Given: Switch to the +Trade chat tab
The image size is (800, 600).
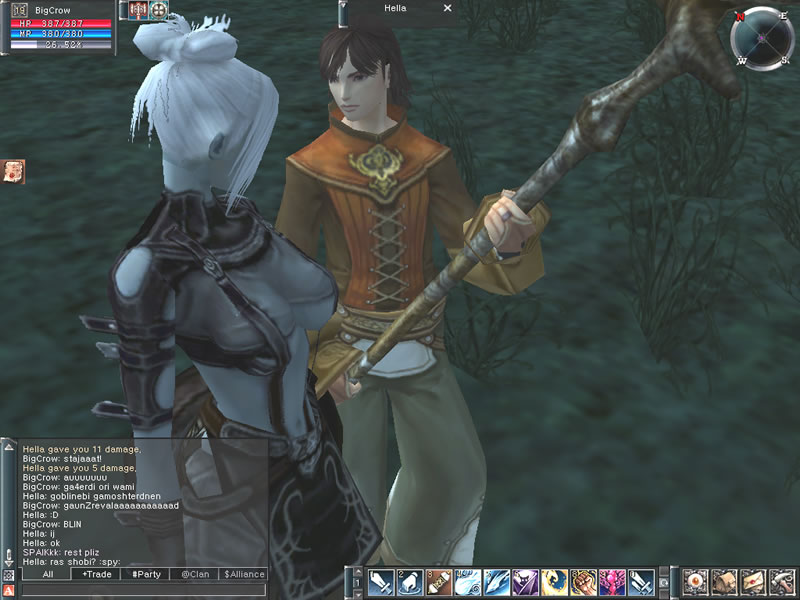Looking at the screenshot, I should pyautogui.click(x=96, y=575).
